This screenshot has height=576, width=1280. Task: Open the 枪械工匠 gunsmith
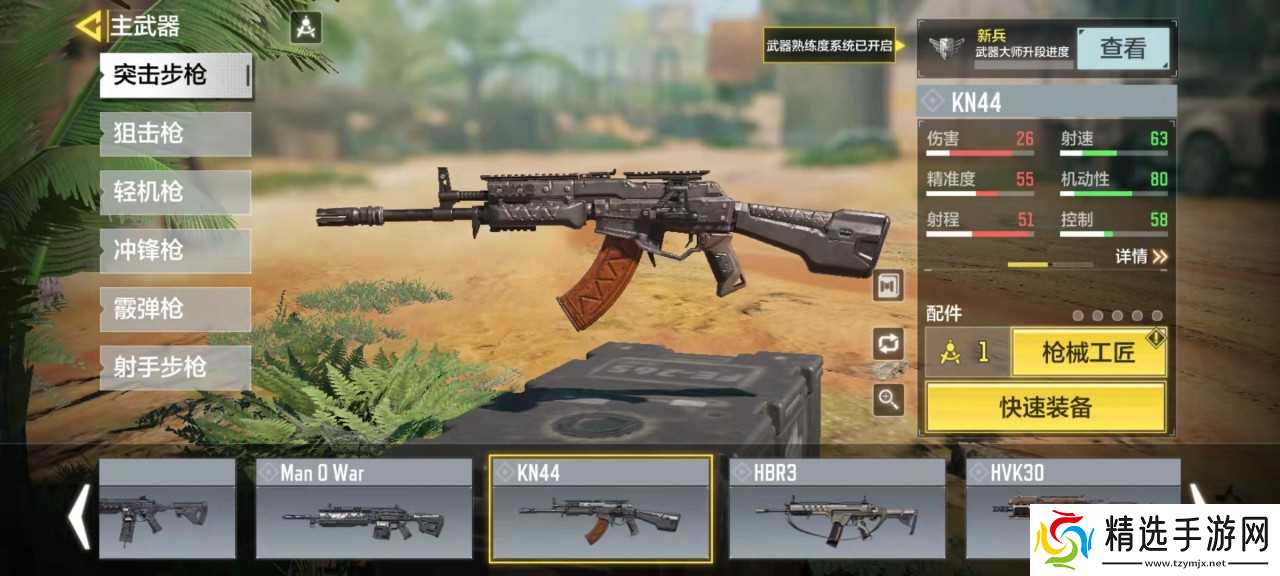[x=1088, y=352]
